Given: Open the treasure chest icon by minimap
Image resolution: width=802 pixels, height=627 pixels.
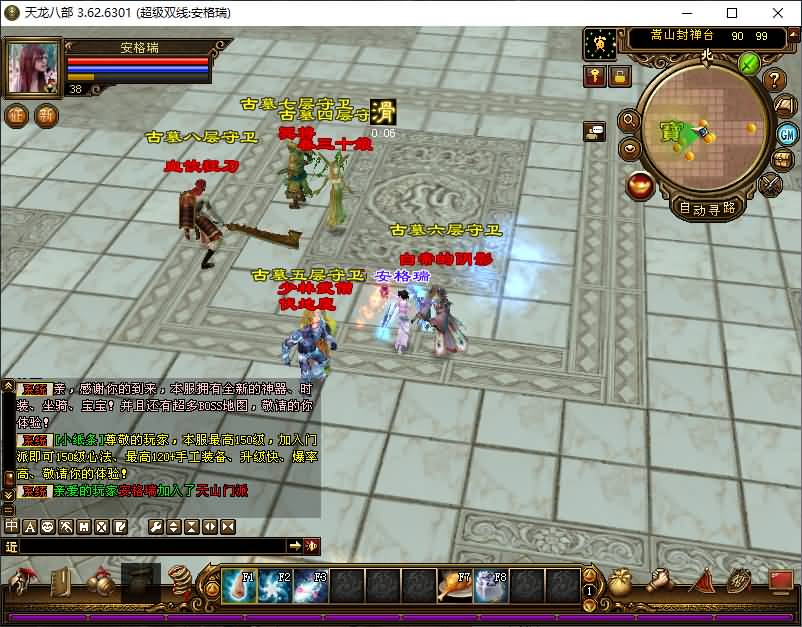Looking at the screenshot, I should 782,160.
